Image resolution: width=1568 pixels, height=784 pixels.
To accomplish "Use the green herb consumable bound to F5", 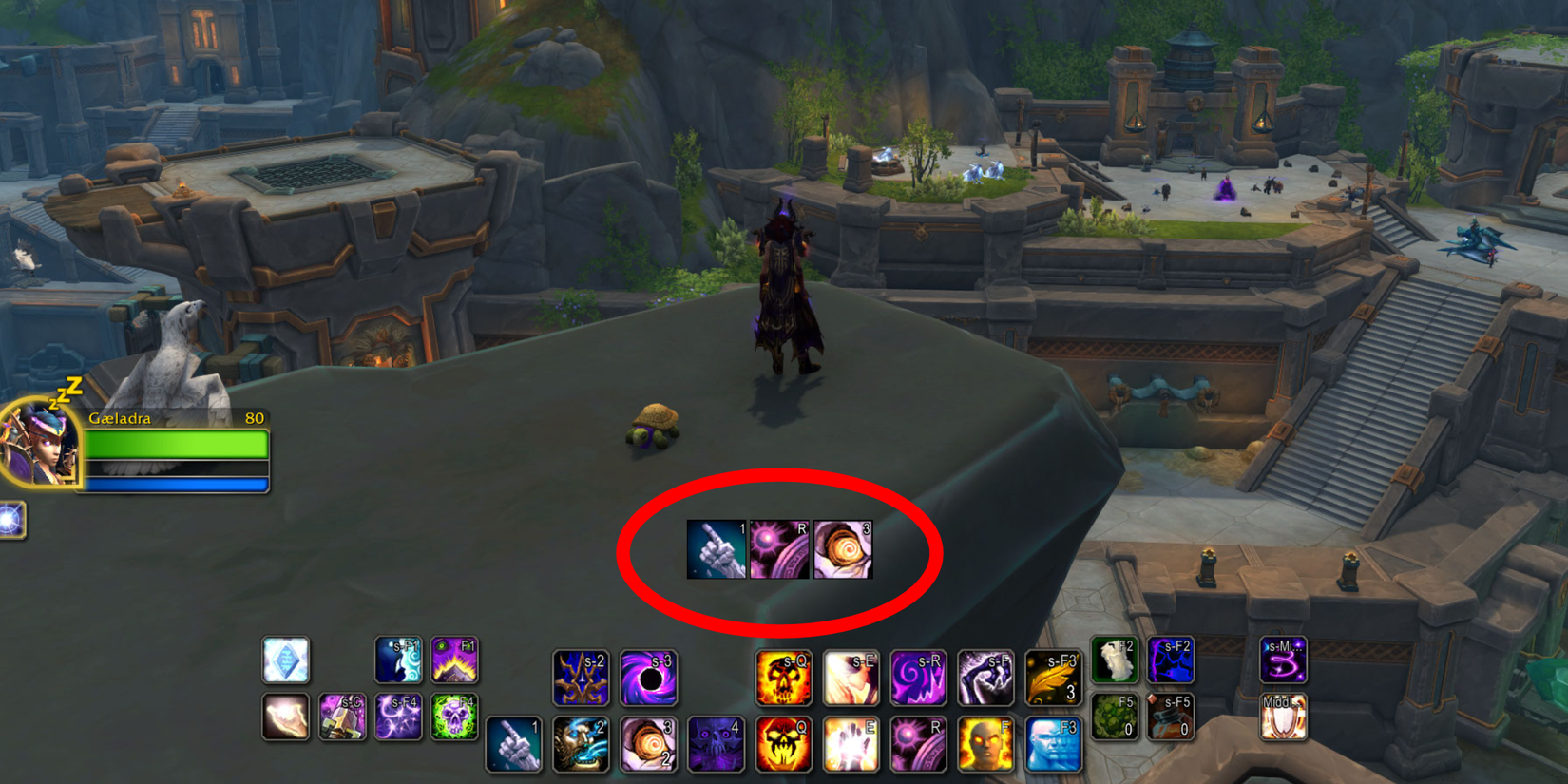I will click(1114, 716).
